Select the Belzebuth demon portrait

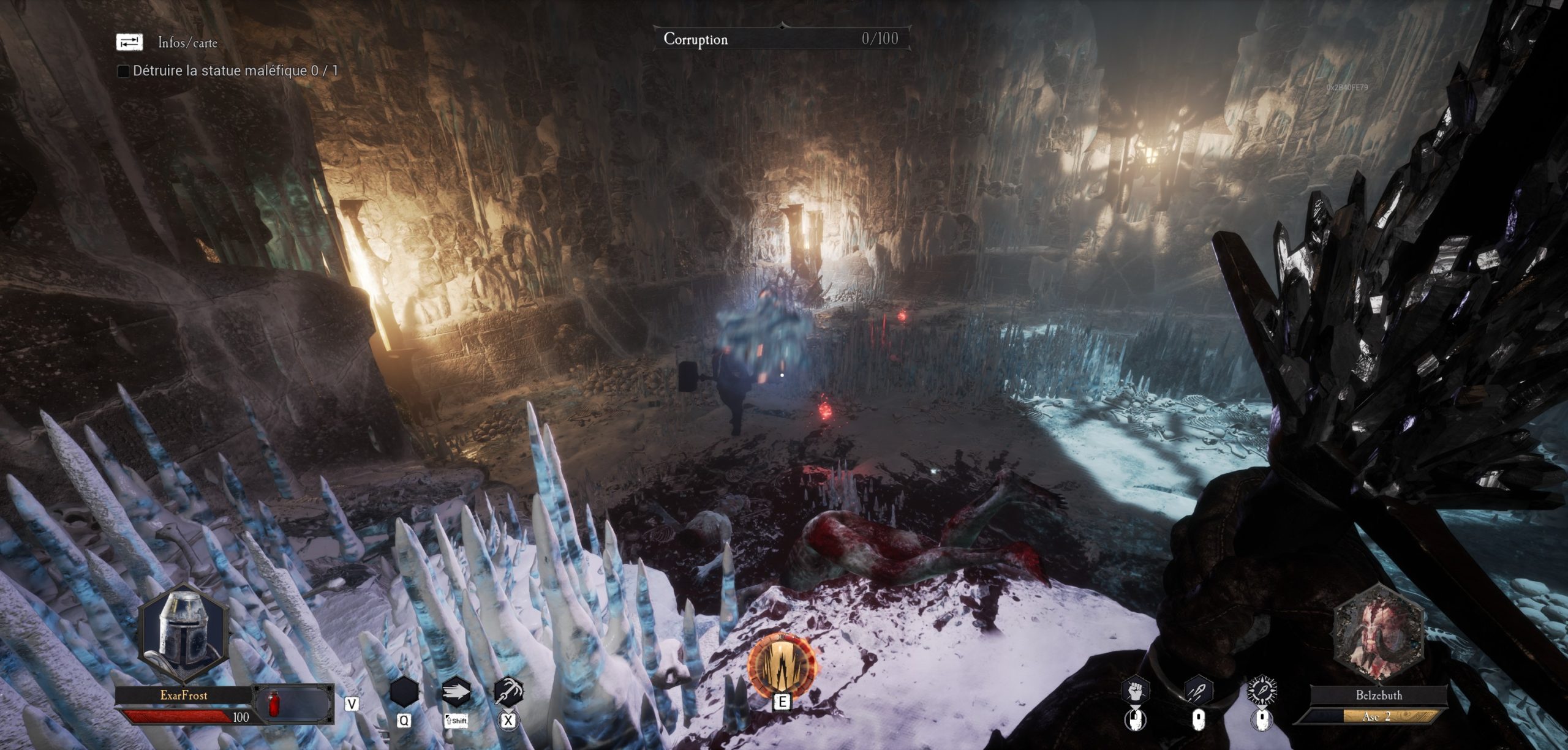pos(1378,635)
